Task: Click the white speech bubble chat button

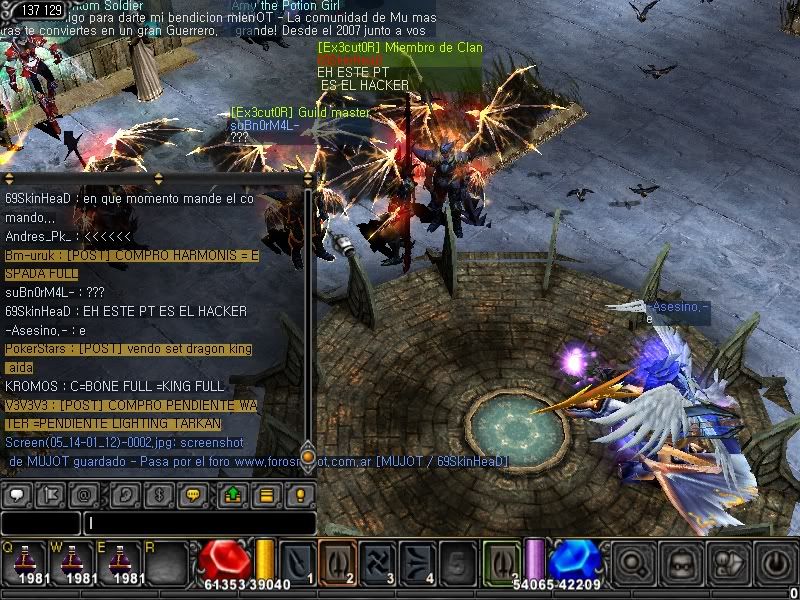Action: [x=19, y=495]
